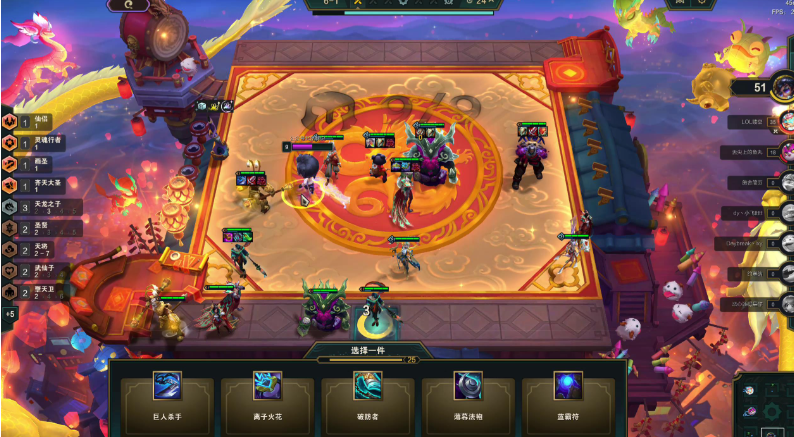Select the 齐天大圣 trait entry
Viewport: 794px width, 437px height.
30,185
